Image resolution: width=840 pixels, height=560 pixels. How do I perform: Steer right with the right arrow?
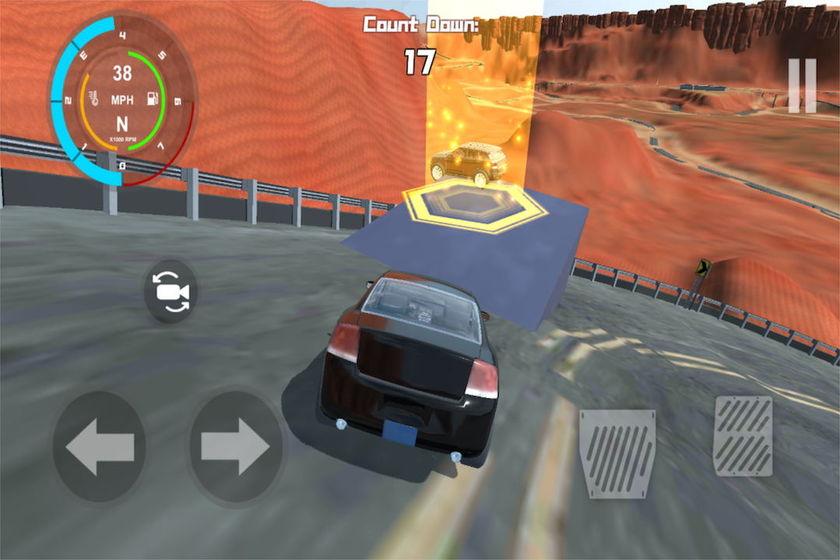pyautogui.click(x=236, y=447)
